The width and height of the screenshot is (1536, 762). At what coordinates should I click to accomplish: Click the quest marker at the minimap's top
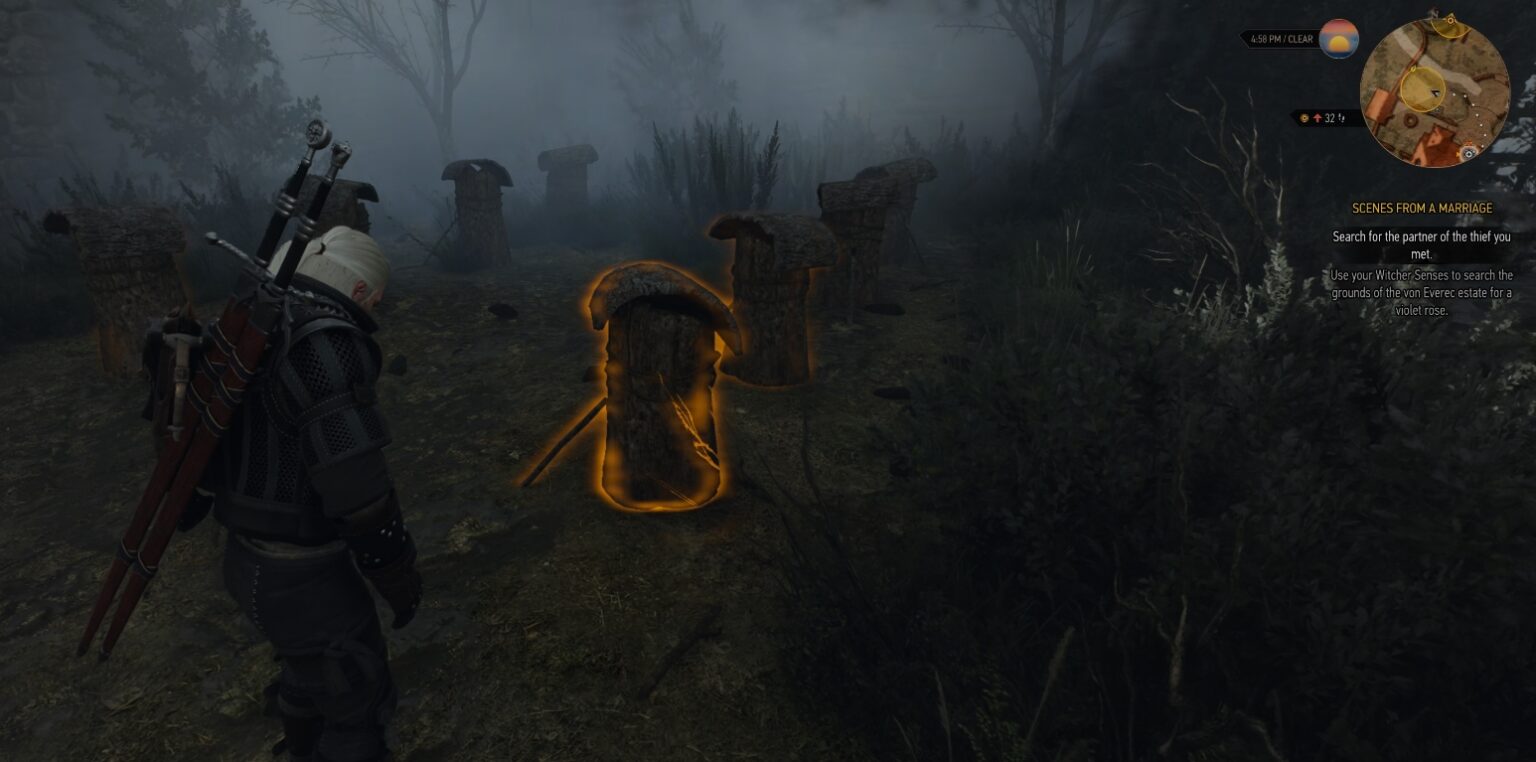(1451, 21)
